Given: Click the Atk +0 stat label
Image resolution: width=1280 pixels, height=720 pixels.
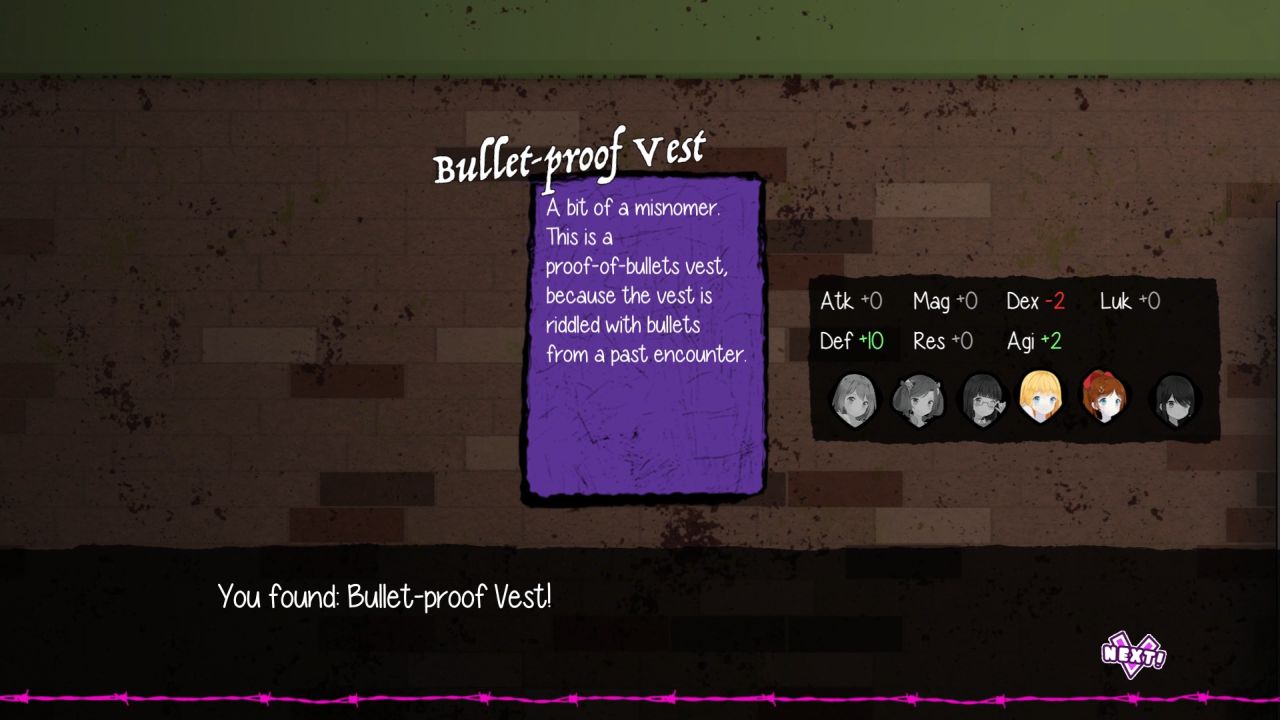Looking at the screenshot, I should point(851,300).
